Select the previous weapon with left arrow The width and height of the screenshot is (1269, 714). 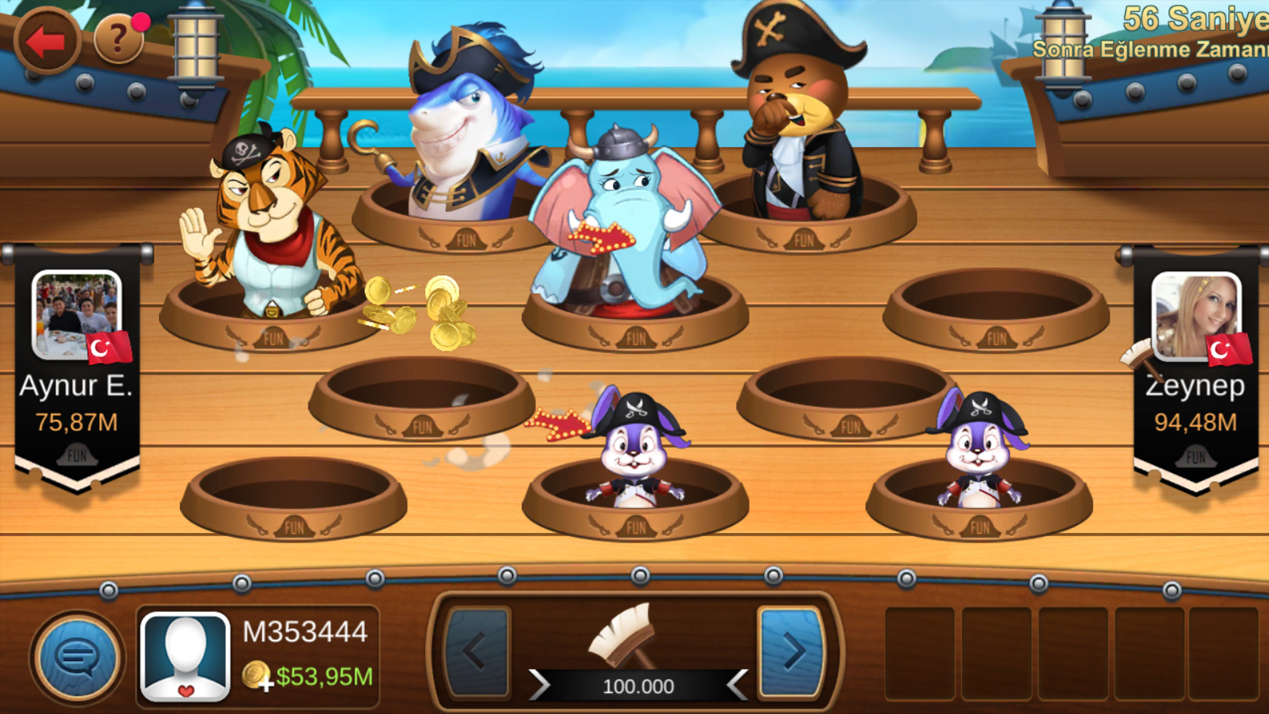[476, 652]
